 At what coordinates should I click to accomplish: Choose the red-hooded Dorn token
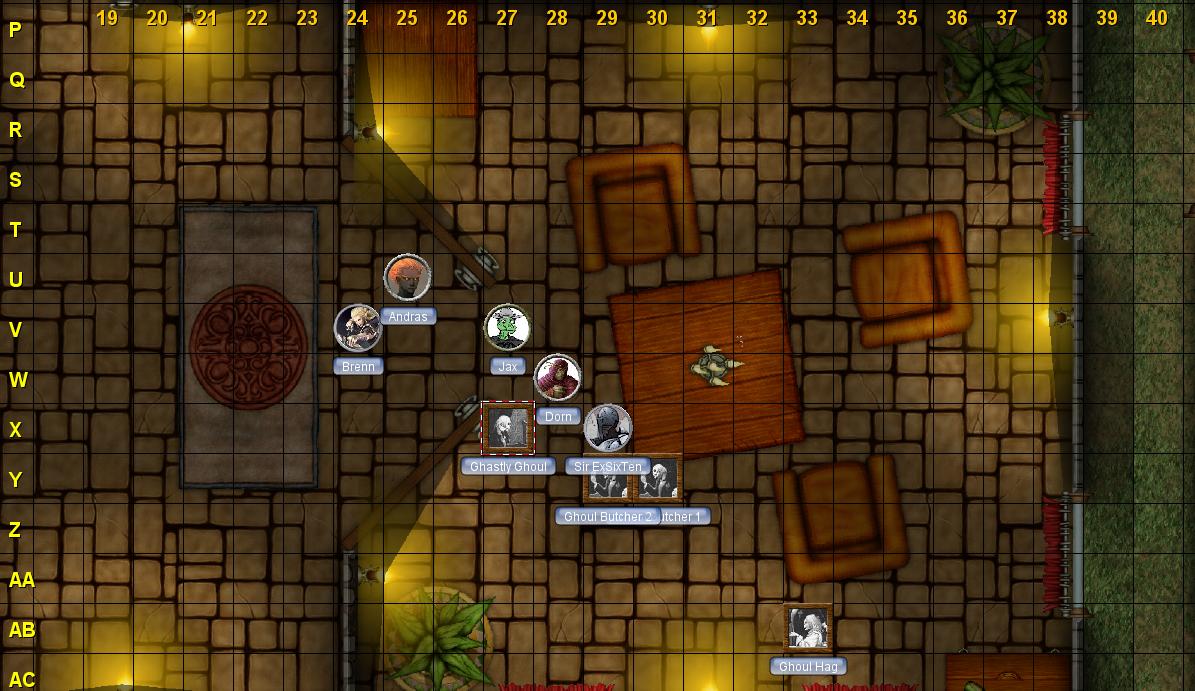pos(557,378)
